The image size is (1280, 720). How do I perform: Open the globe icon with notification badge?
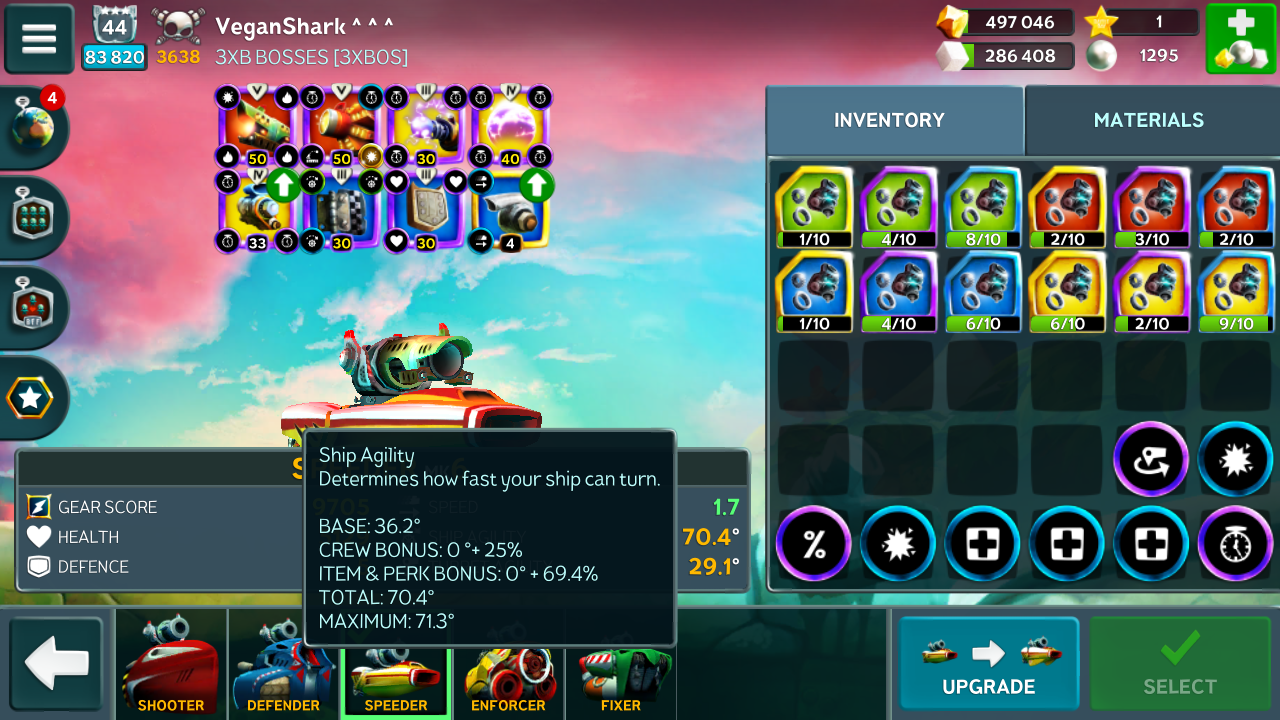(x=33, y=127)
